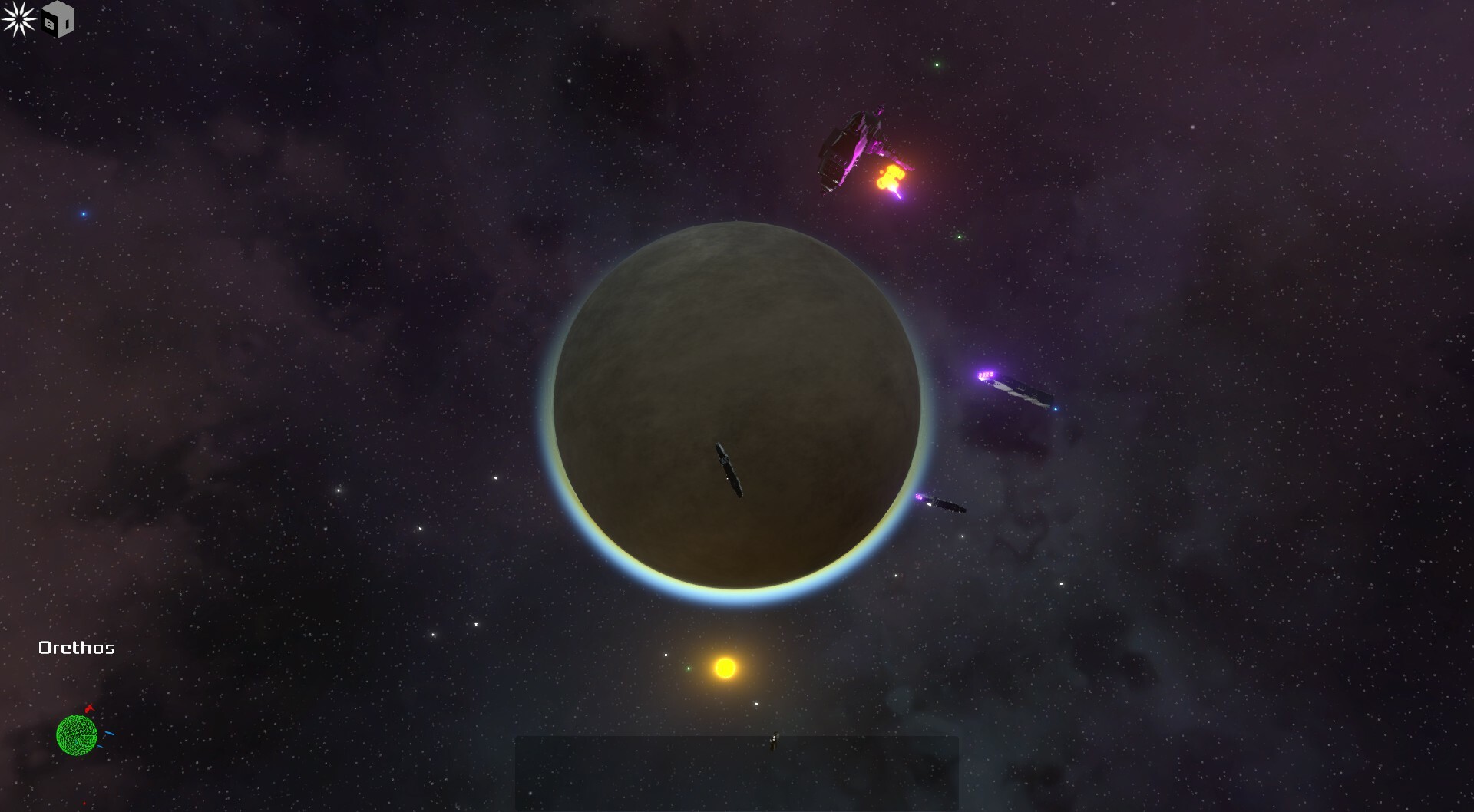This screenshot has width=1474, height=812.
Task: Click the red marker above the wireframe sphere
Action: 89,708
